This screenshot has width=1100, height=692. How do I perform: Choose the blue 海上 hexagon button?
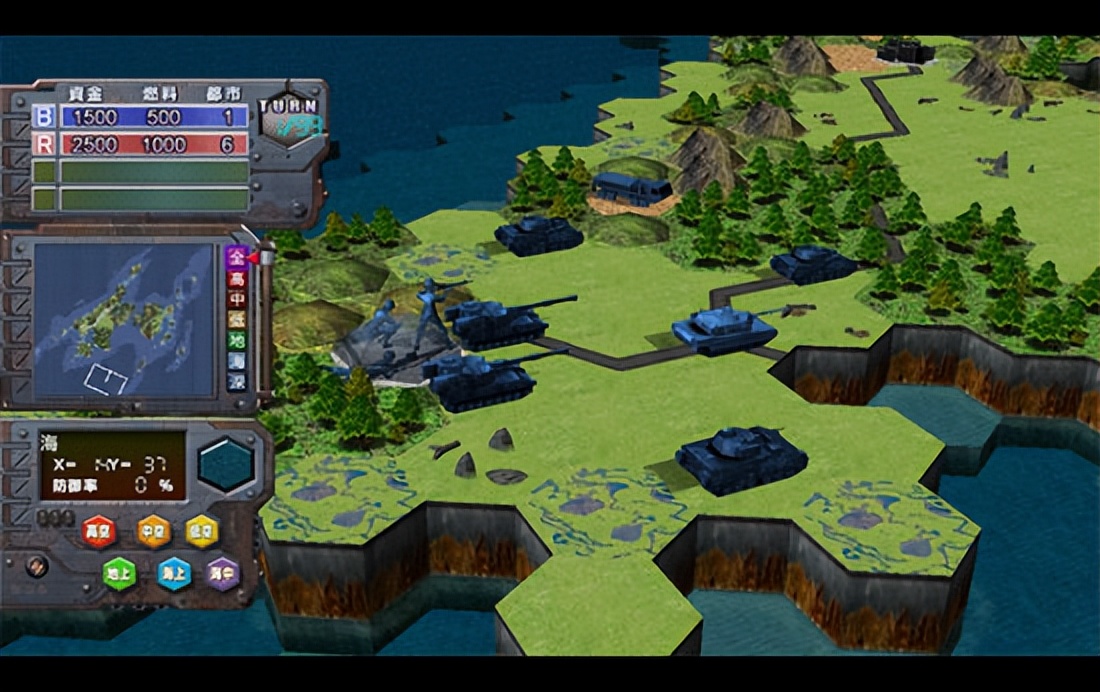(x=174, y=573)
